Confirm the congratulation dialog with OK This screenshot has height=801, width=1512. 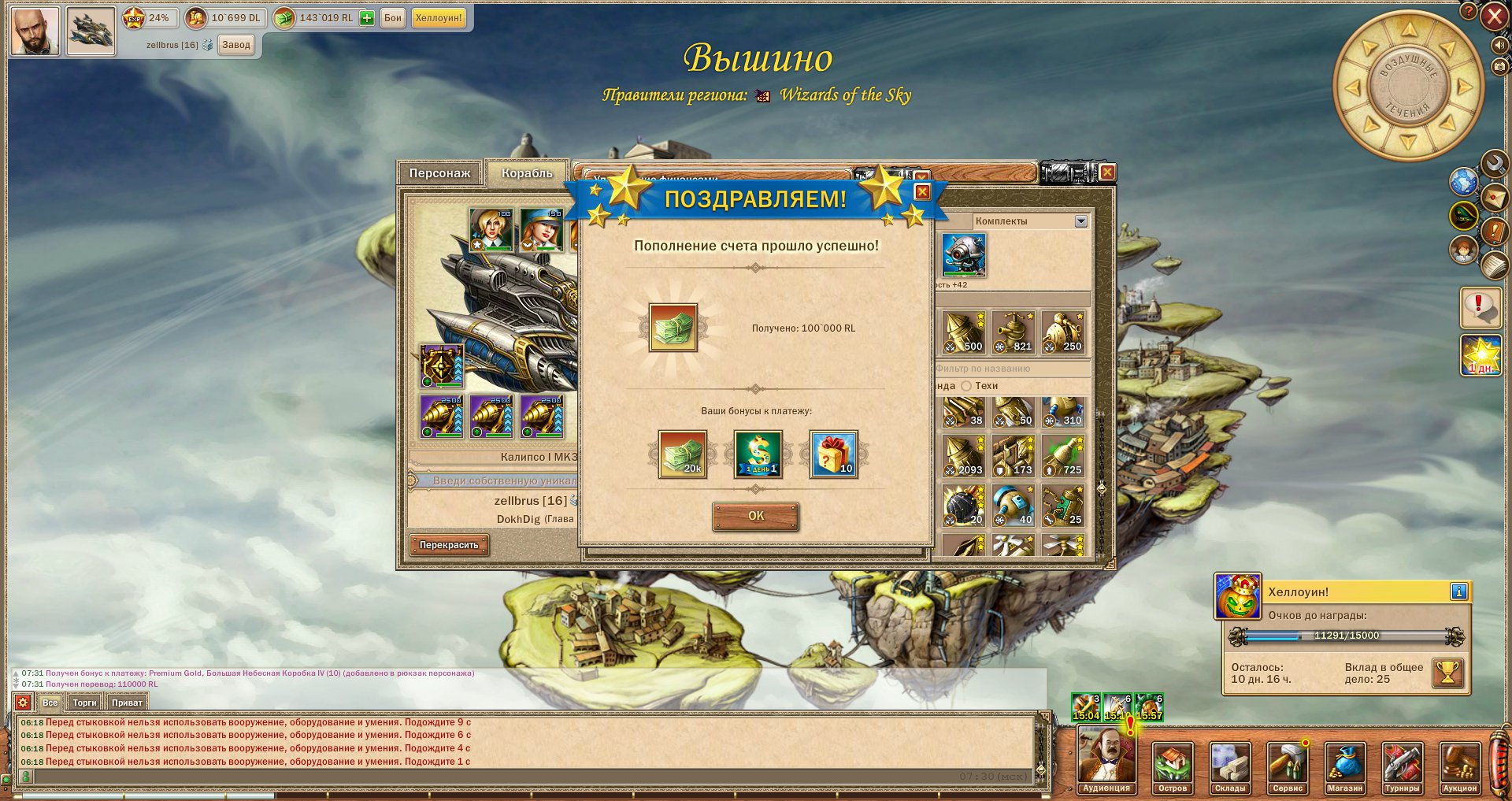[x=755, y=516]
